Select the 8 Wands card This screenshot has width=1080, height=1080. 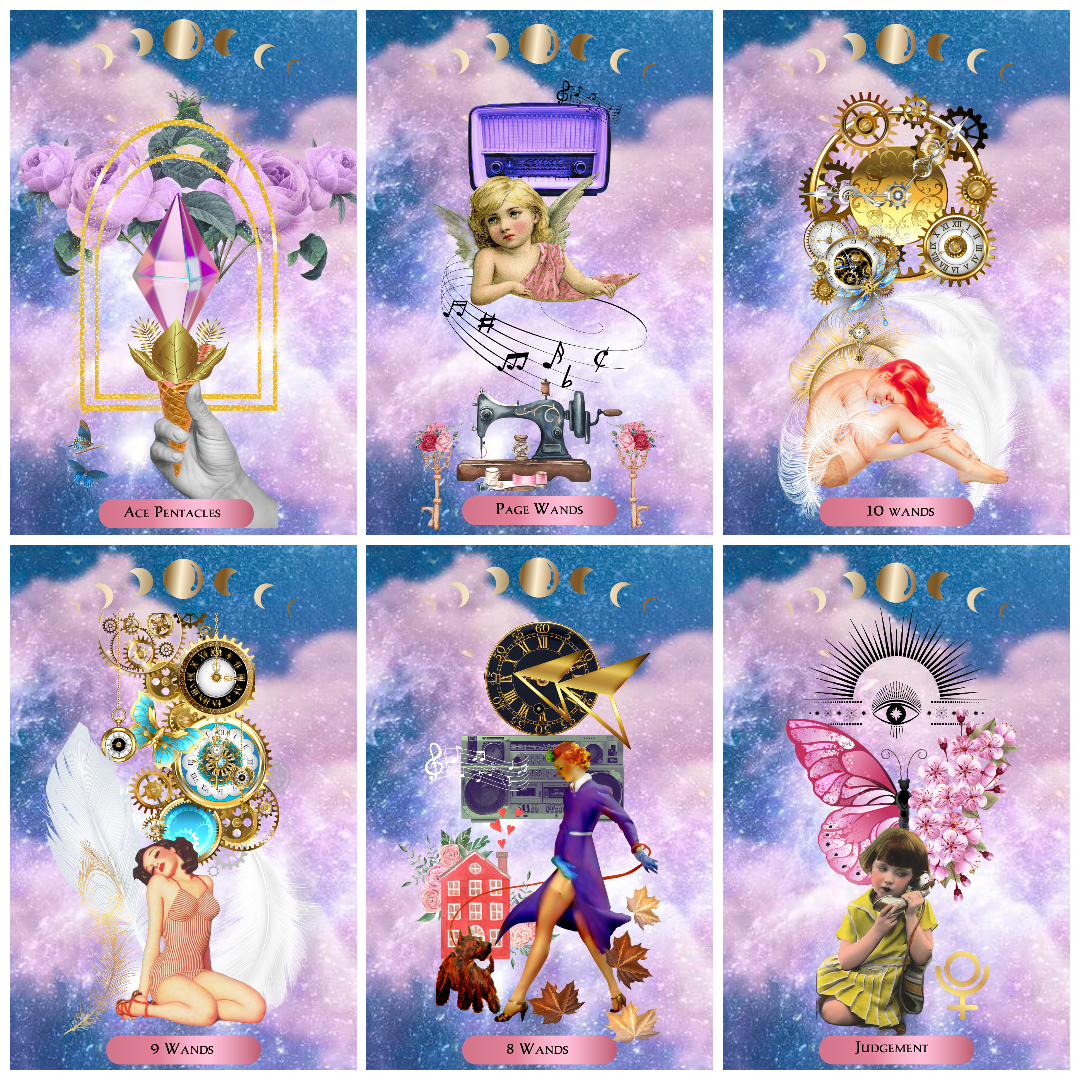pos(539,806)
